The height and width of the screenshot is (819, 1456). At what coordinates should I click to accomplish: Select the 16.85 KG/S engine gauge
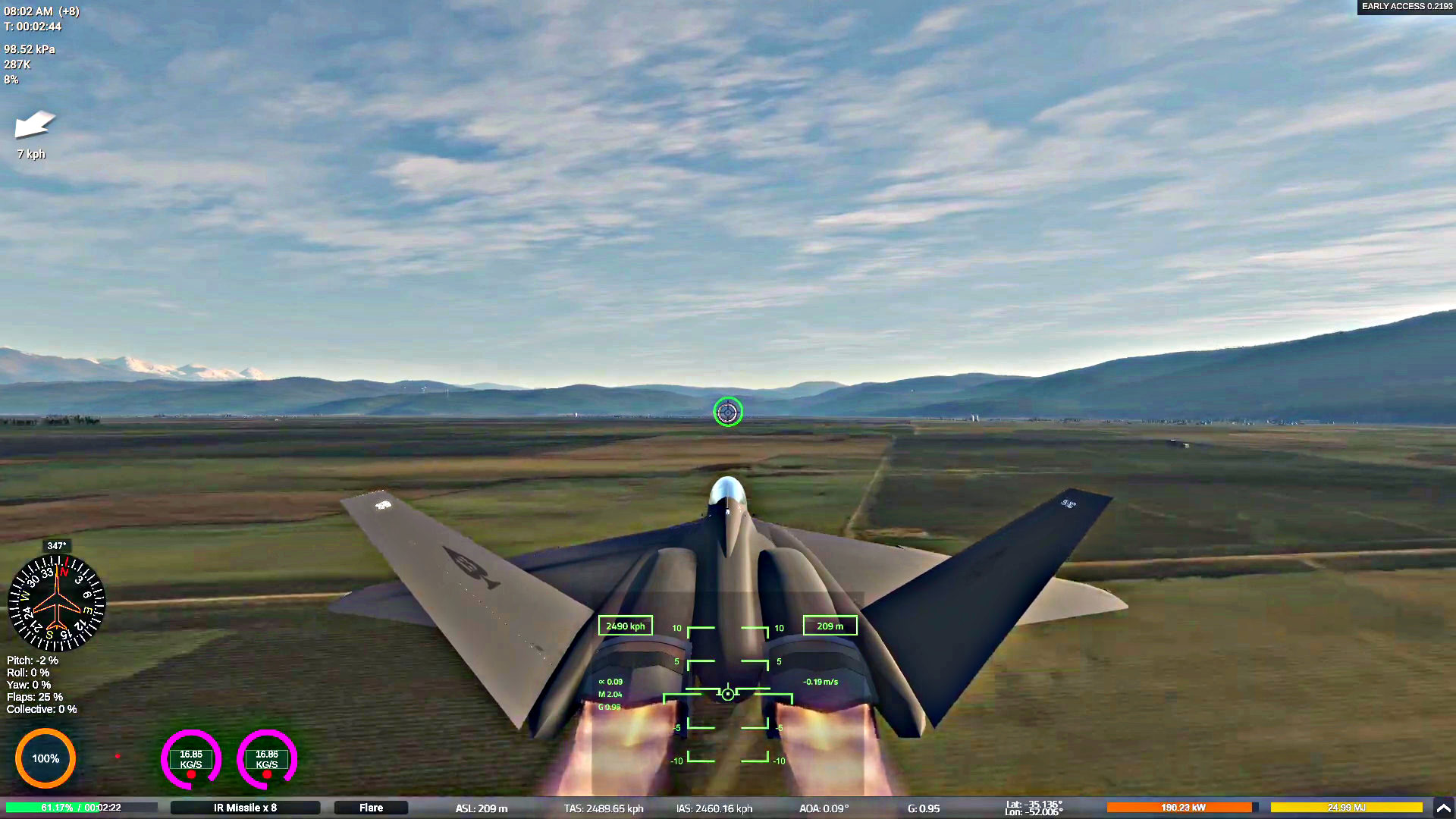[x=191, y=759]
